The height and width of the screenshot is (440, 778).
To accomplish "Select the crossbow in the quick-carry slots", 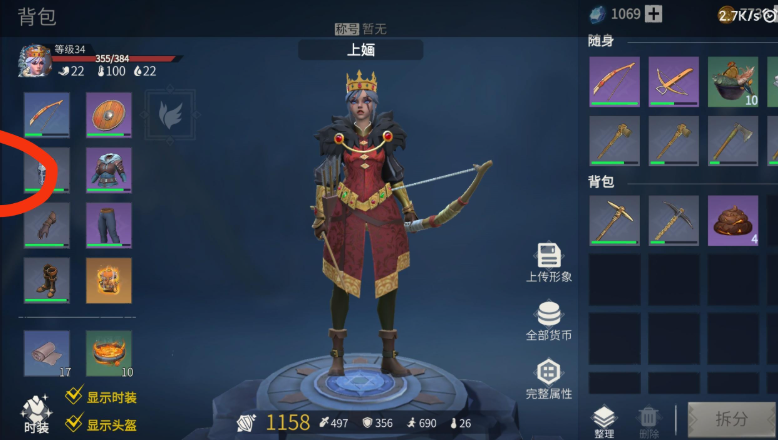I will tap(673, 81).
